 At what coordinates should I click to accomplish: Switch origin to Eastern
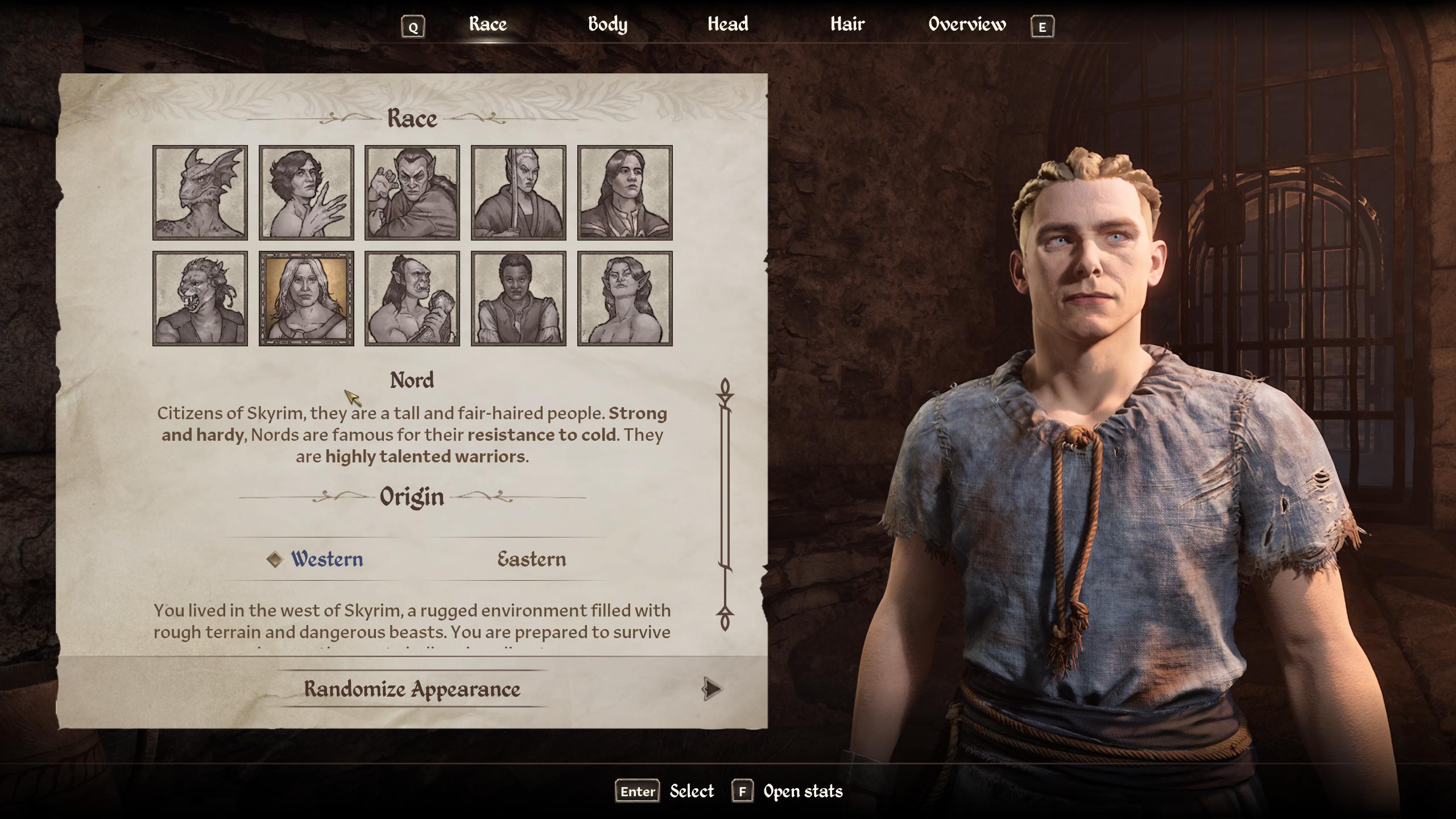(x=530, y=560)
